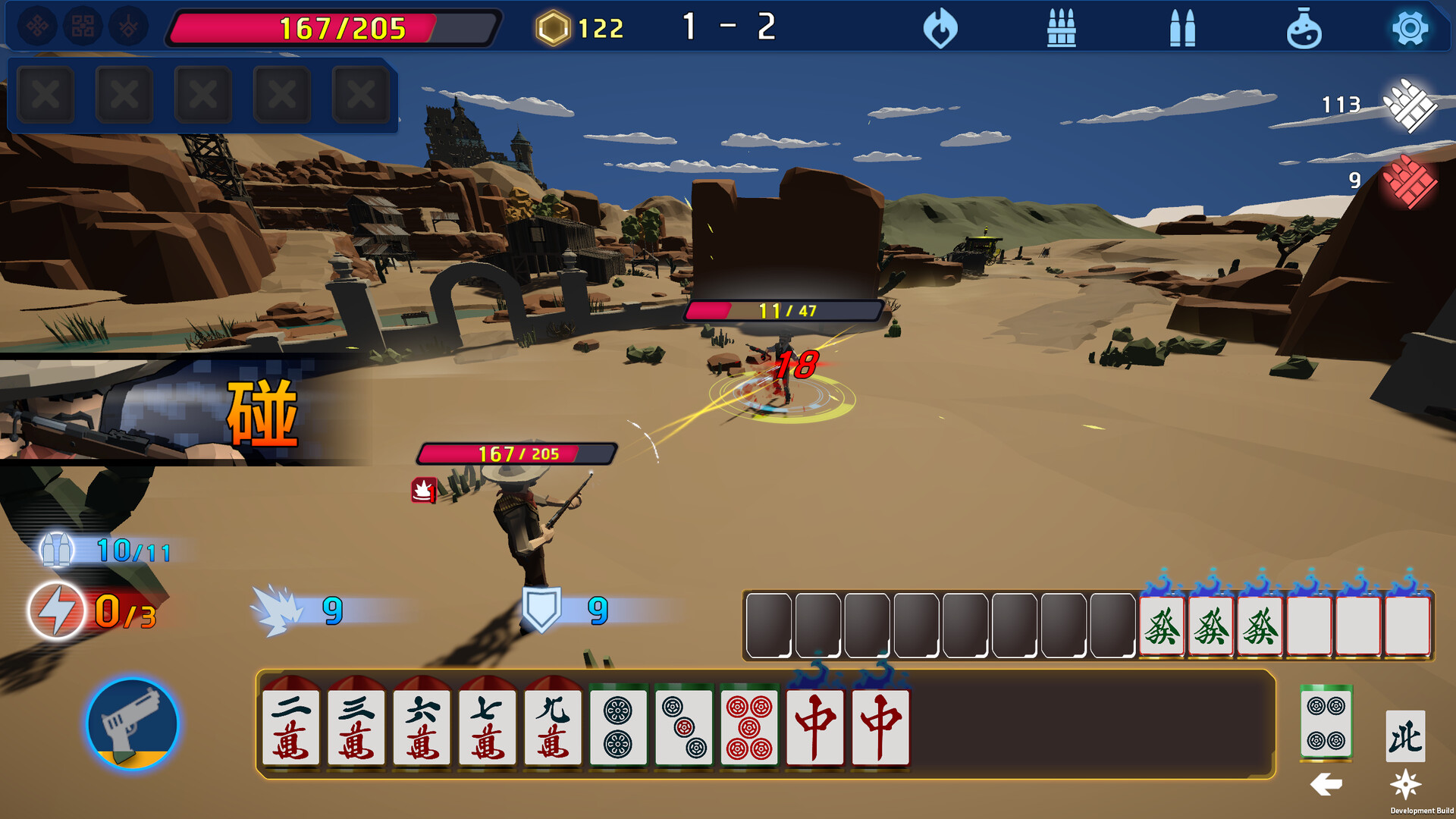The height and width of the screenshot is (819, 1456).
Task: Pick the 六萬 tile
Action: click(422, 726)
